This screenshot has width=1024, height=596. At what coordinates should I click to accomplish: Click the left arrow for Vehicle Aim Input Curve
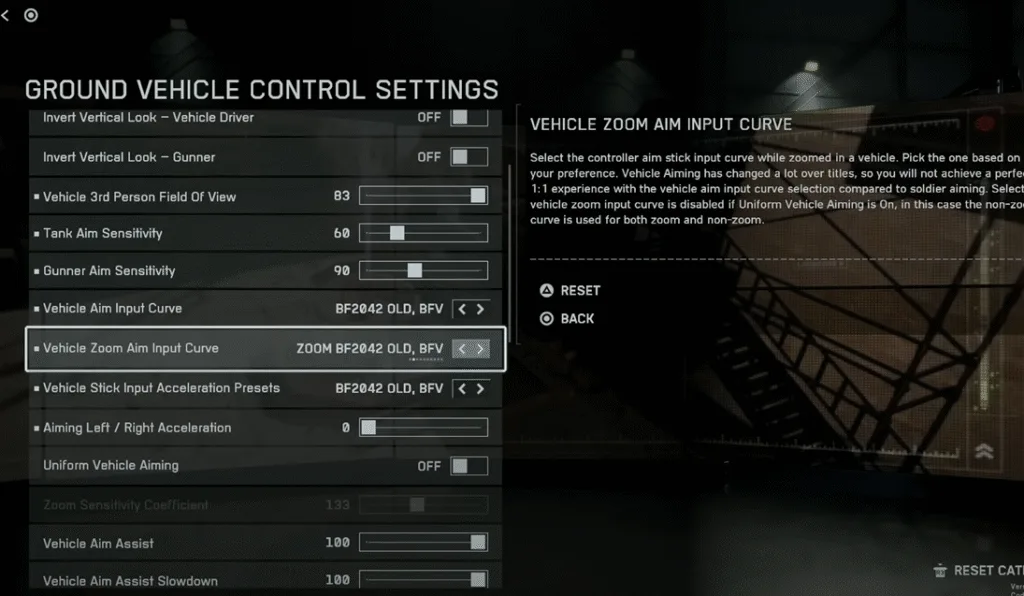pyautogui.click(x=462, y=309)
